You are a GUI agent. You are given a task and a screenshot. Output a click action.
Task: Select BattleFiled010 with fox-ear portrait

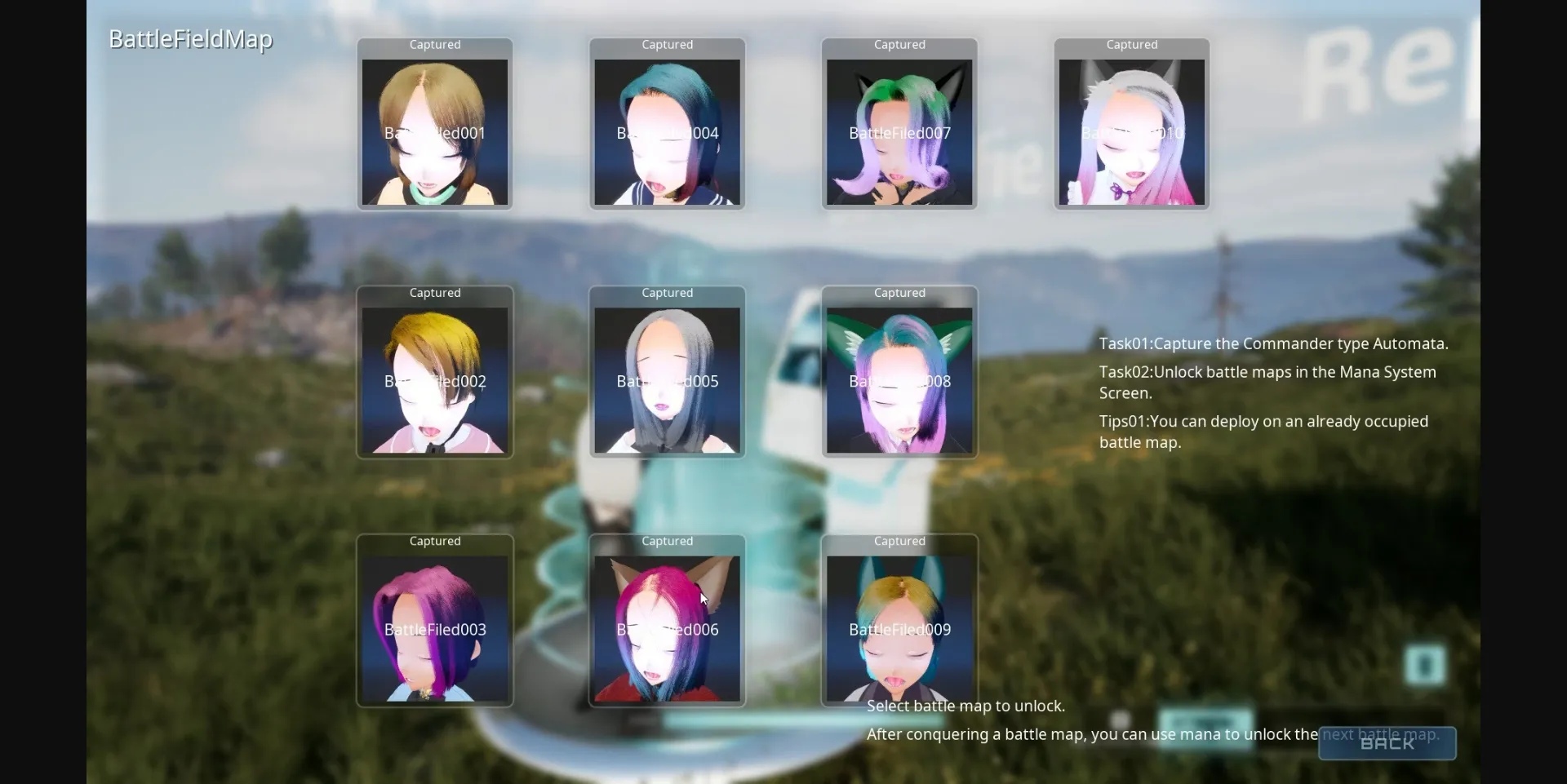coord(1131,132)
